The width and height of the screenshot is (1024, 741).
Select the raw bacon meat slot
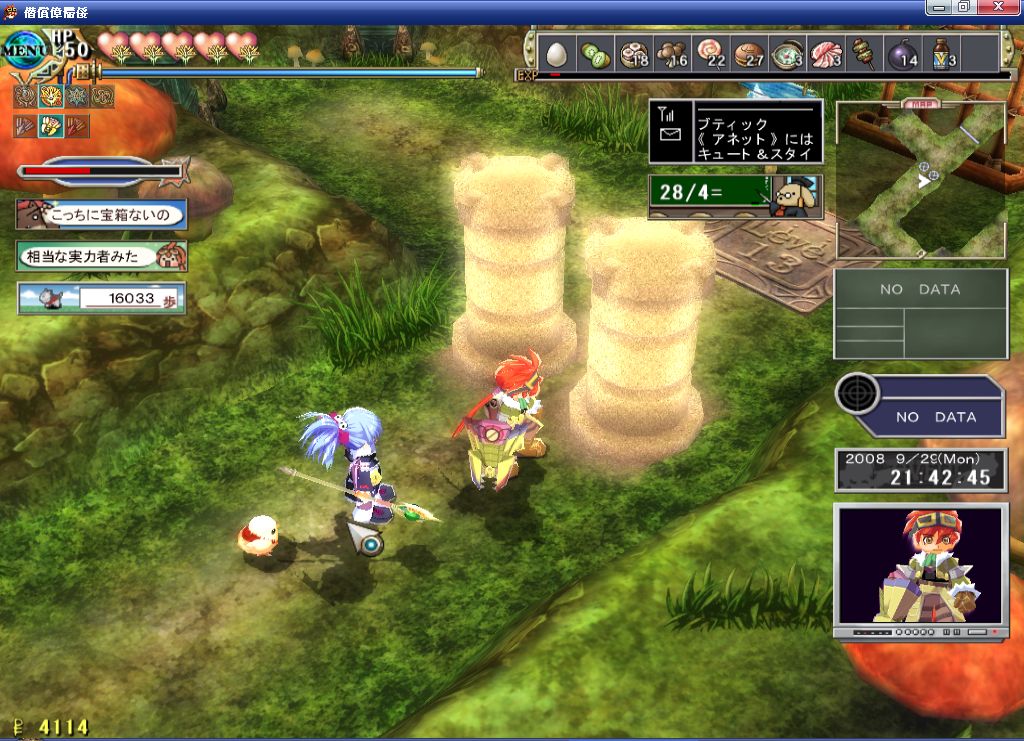coord(825,53)
